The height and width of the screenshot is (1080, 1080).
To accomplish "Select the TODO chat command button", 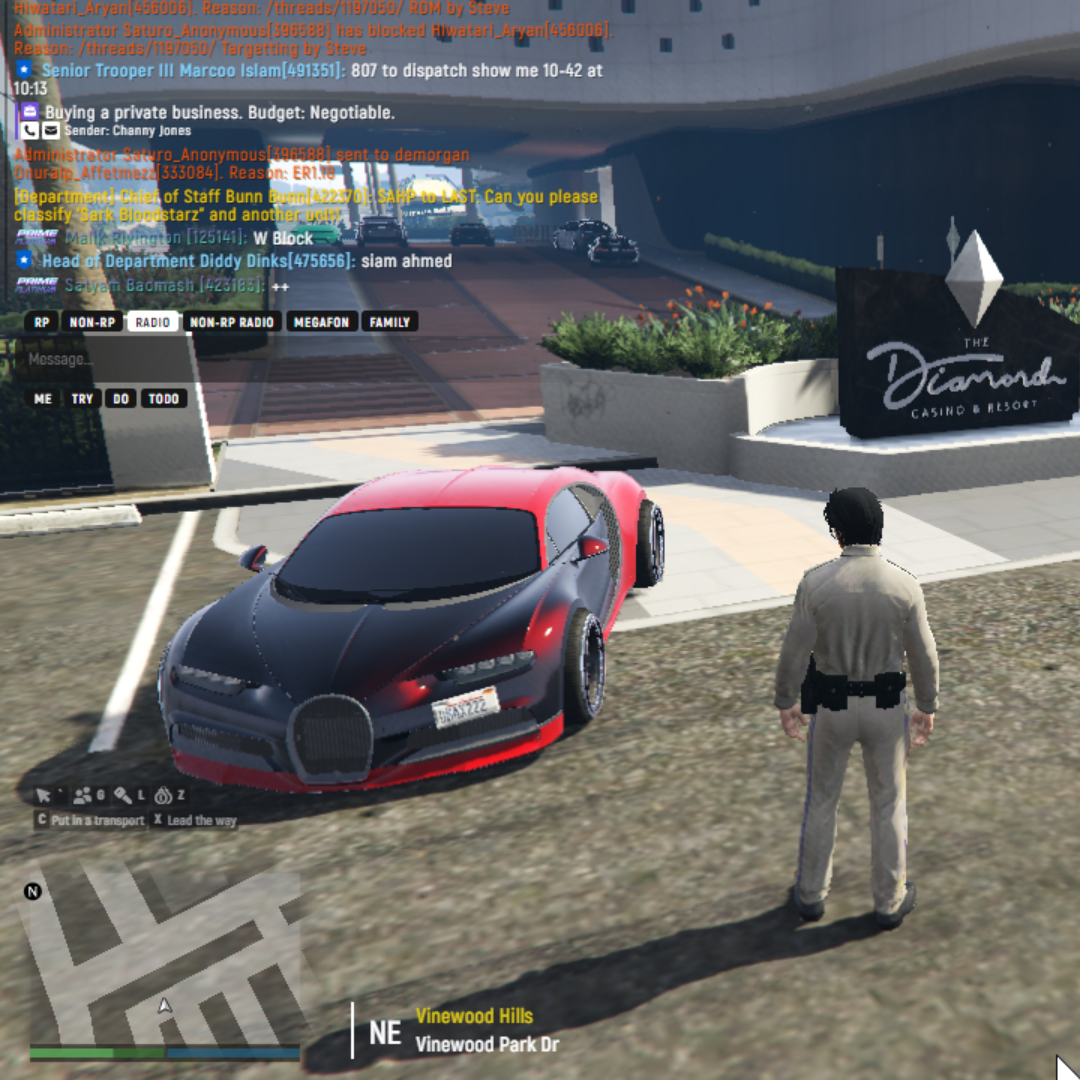I will point(163,398).
